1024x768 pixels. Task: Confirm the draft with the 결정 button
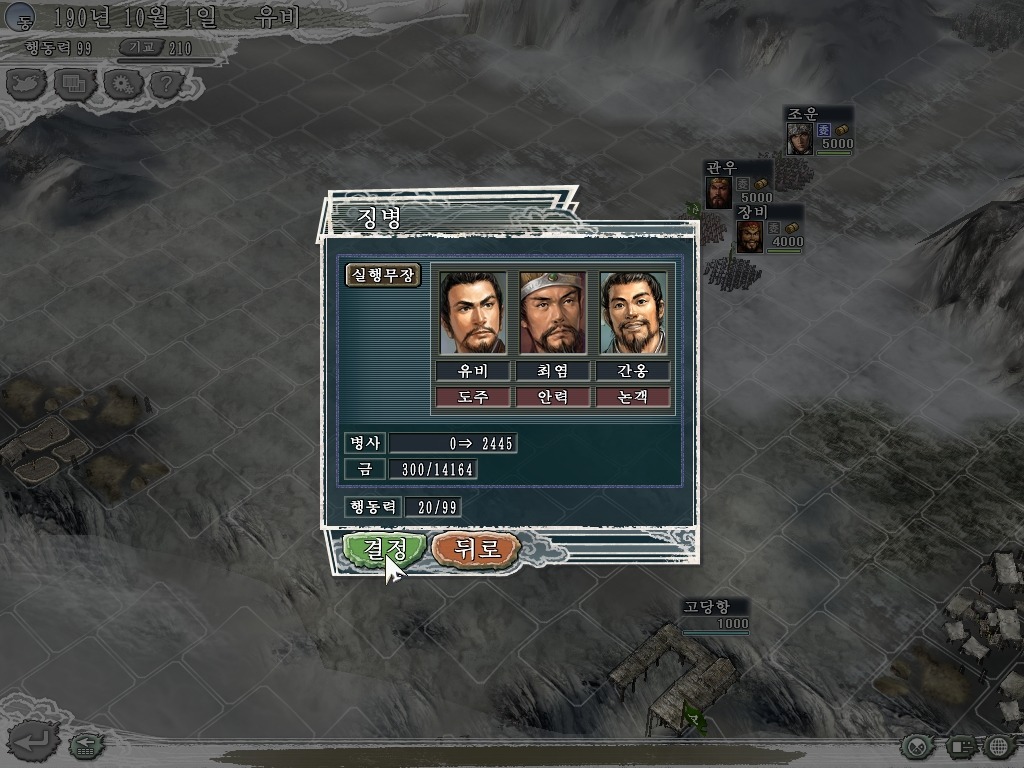click(376, 549)
